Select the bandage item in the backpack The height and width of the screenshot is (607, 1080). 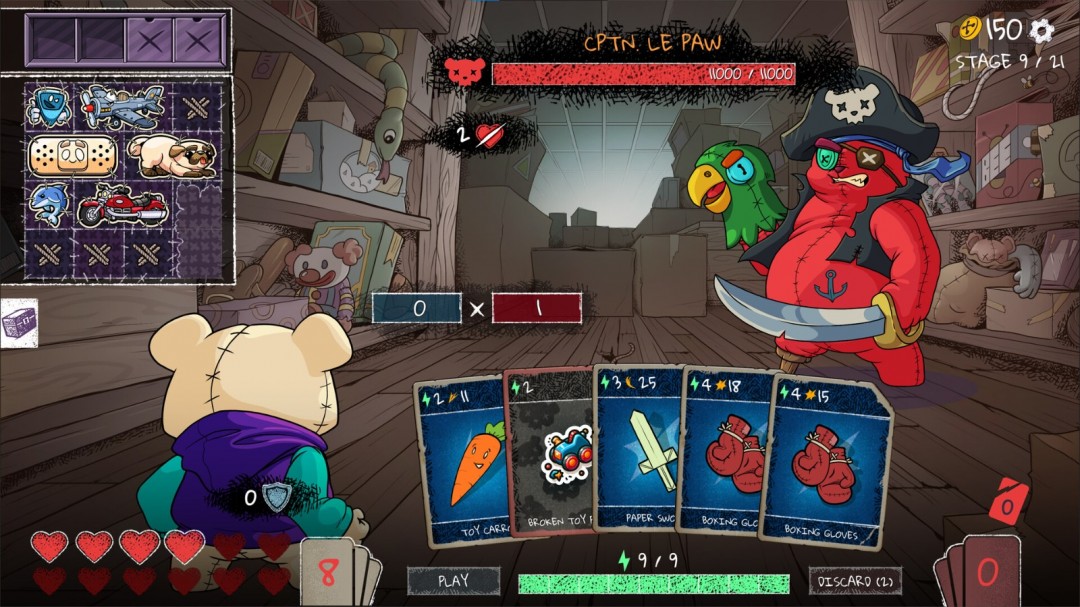pos(72,156)
